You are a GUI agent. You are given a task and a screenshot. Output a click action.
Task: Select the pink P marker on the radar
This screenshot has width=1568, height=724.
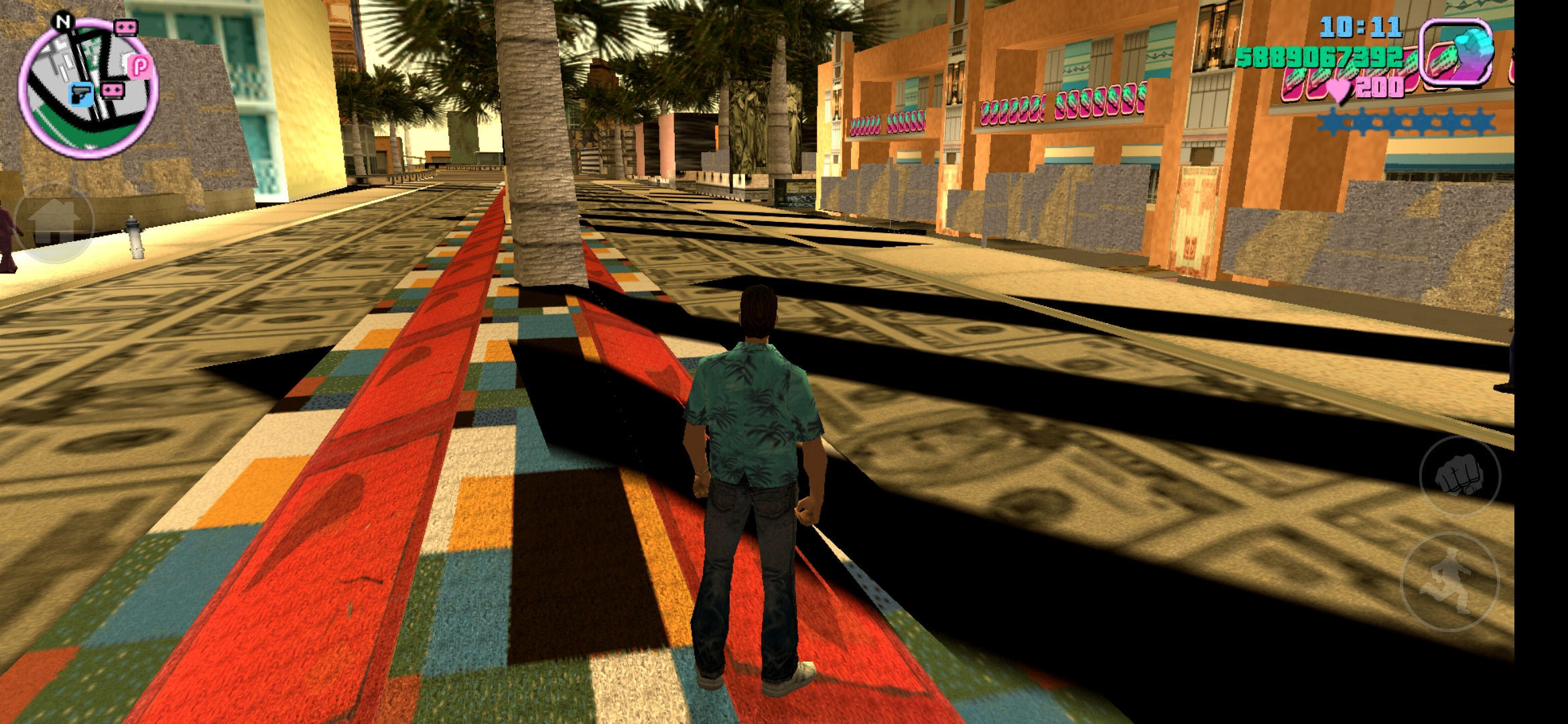click(140, 66)
